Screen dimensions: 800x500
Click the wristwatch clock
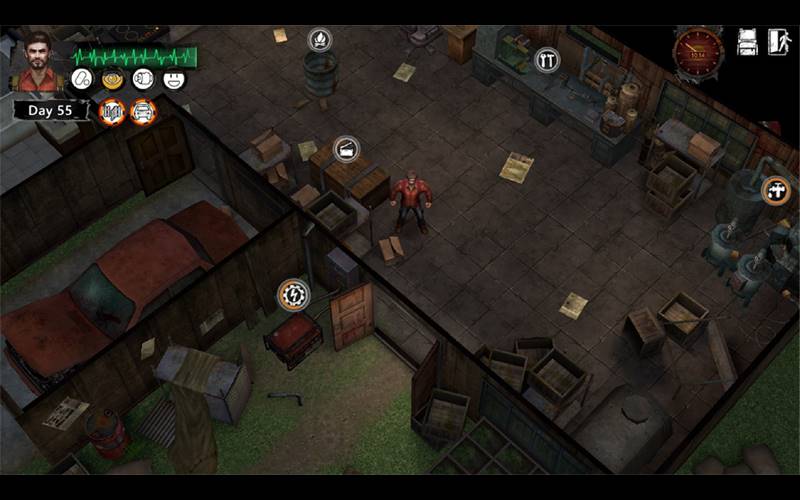[x=698, y=49]
